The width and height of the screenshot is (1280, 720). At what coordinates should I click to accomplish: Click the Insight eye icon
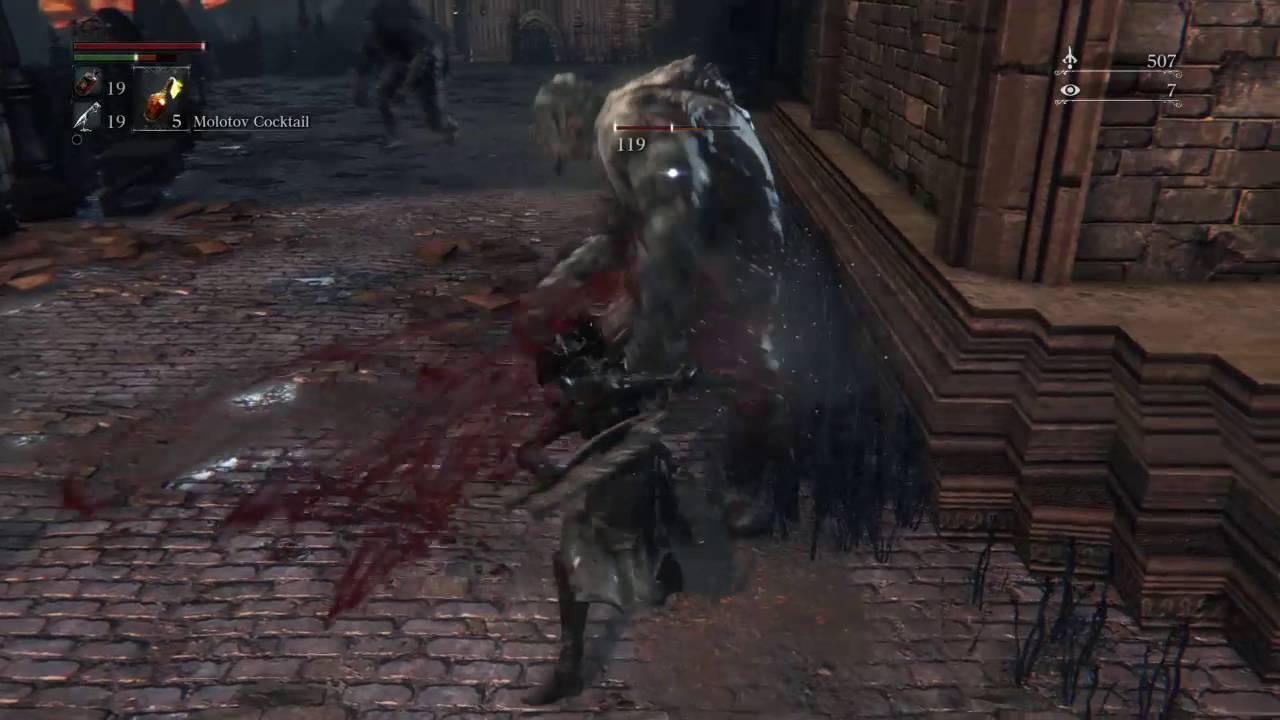[x=1070, y=91]
